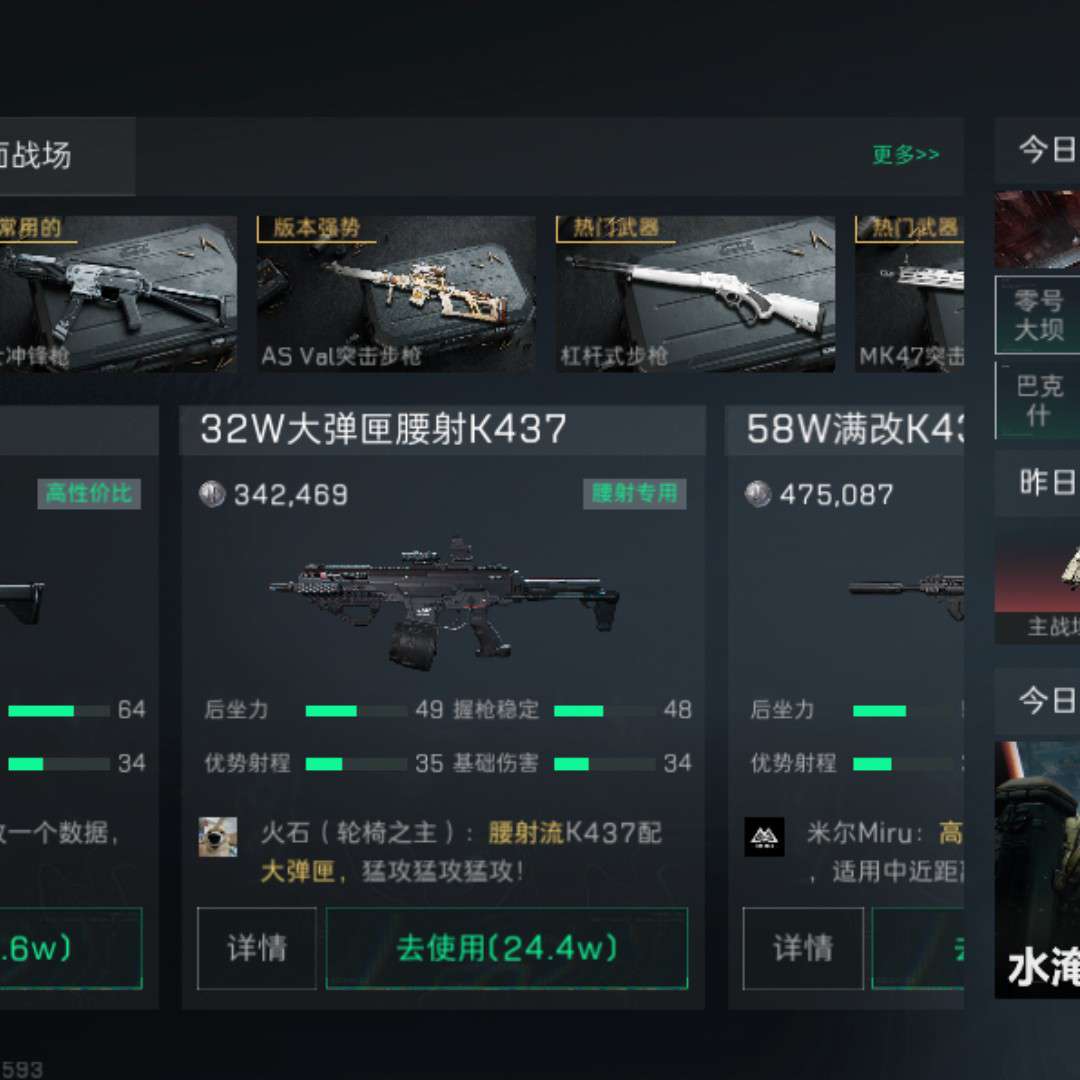Image resolution: width=1080 pixels, height=1080 pixels.
Task: Choose the 杠杆式步枪 weapon thumbnail
Action: pyautogui.click(x=695, y=294)
